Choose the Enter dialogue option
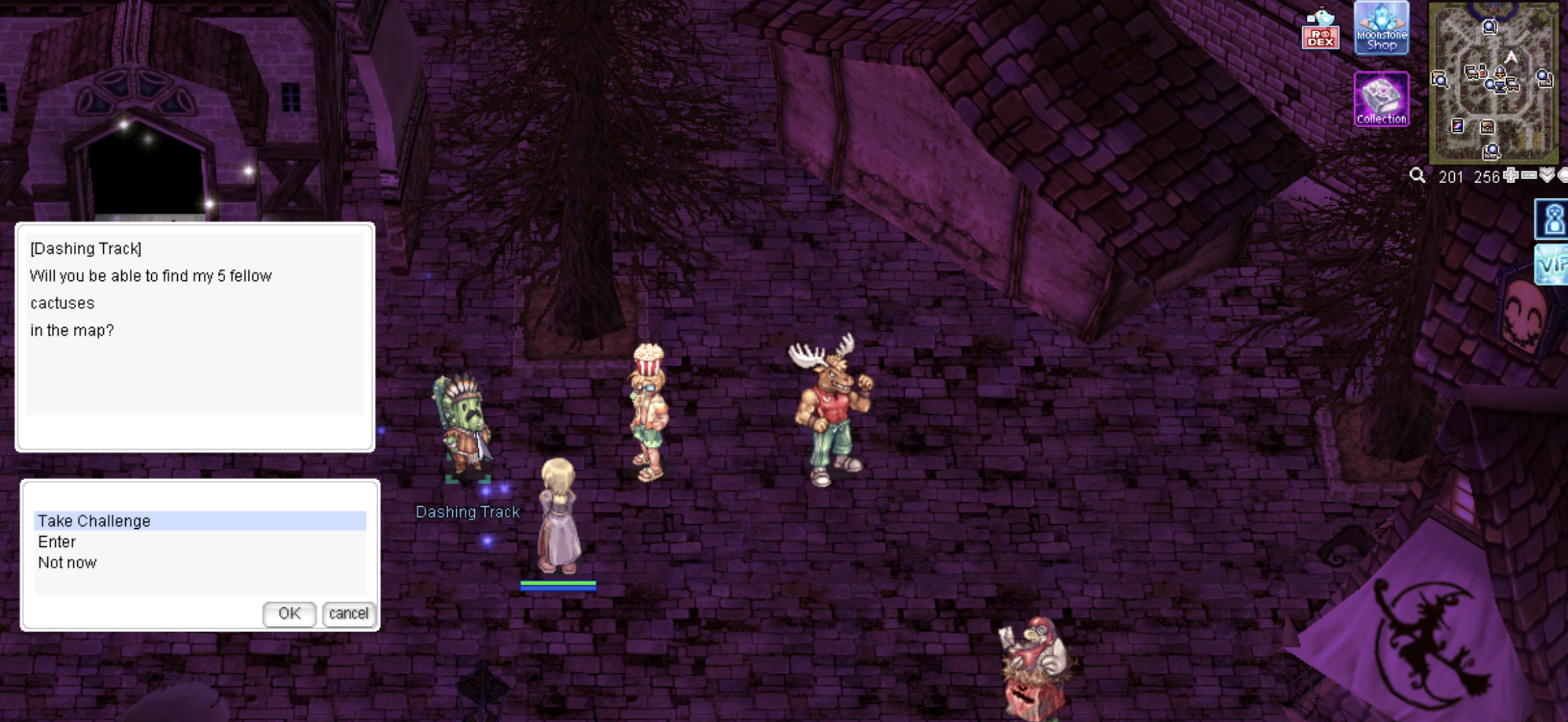 coord(57,541)
